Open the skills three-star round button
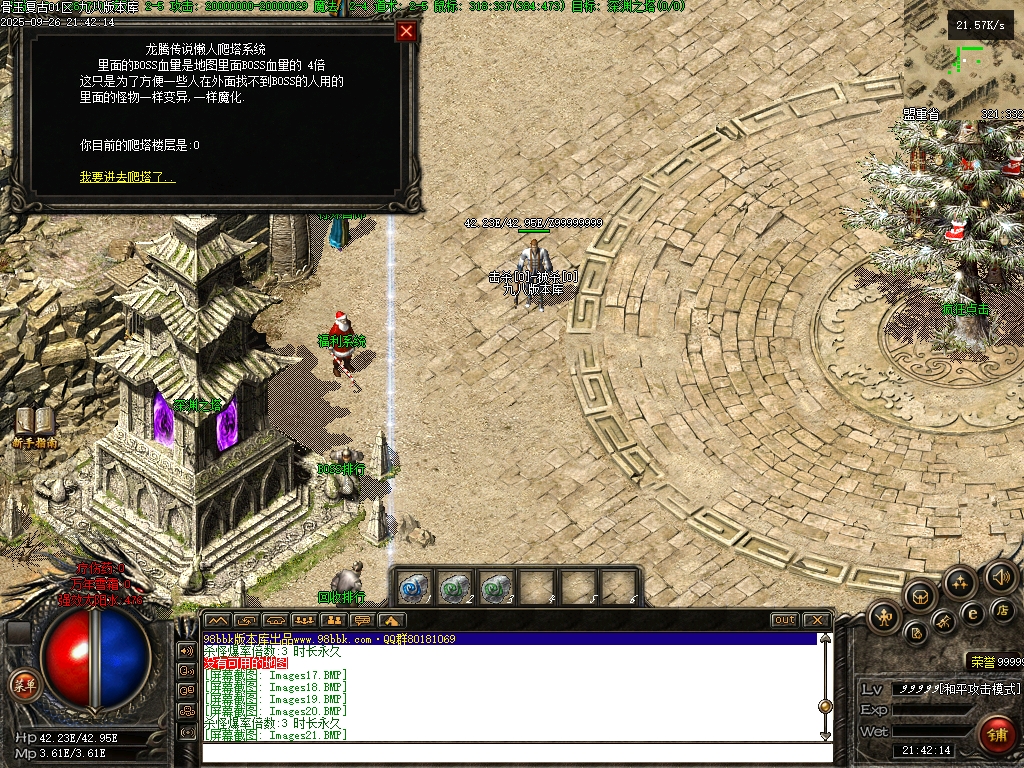Viewport: 1024px width, 768px height. click(x=960, y=582)
